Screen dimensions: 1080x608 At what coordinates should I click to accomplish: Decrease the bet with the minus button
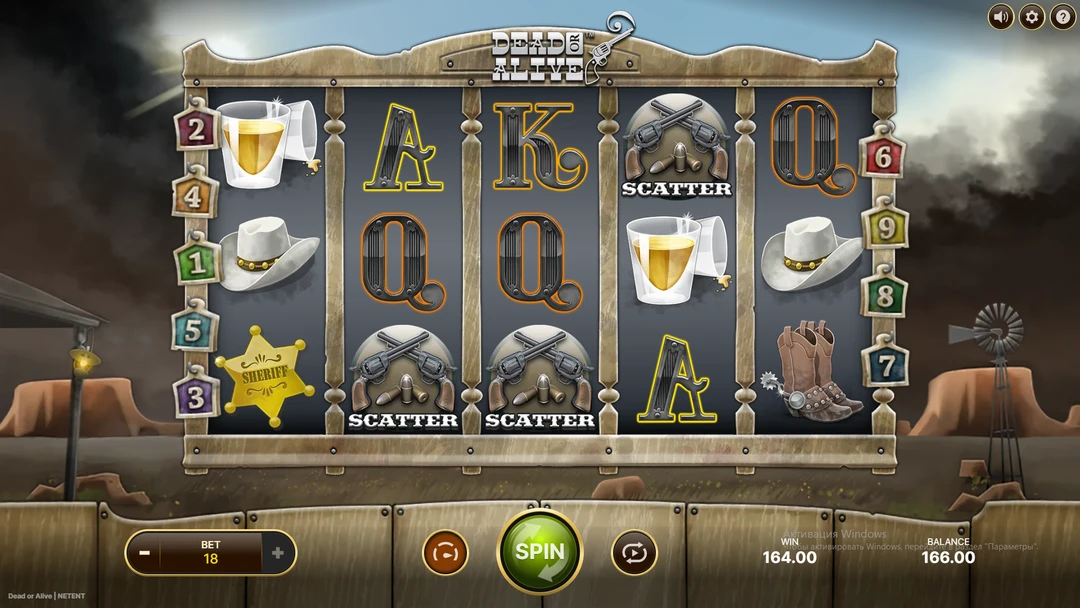click(145, 552)
